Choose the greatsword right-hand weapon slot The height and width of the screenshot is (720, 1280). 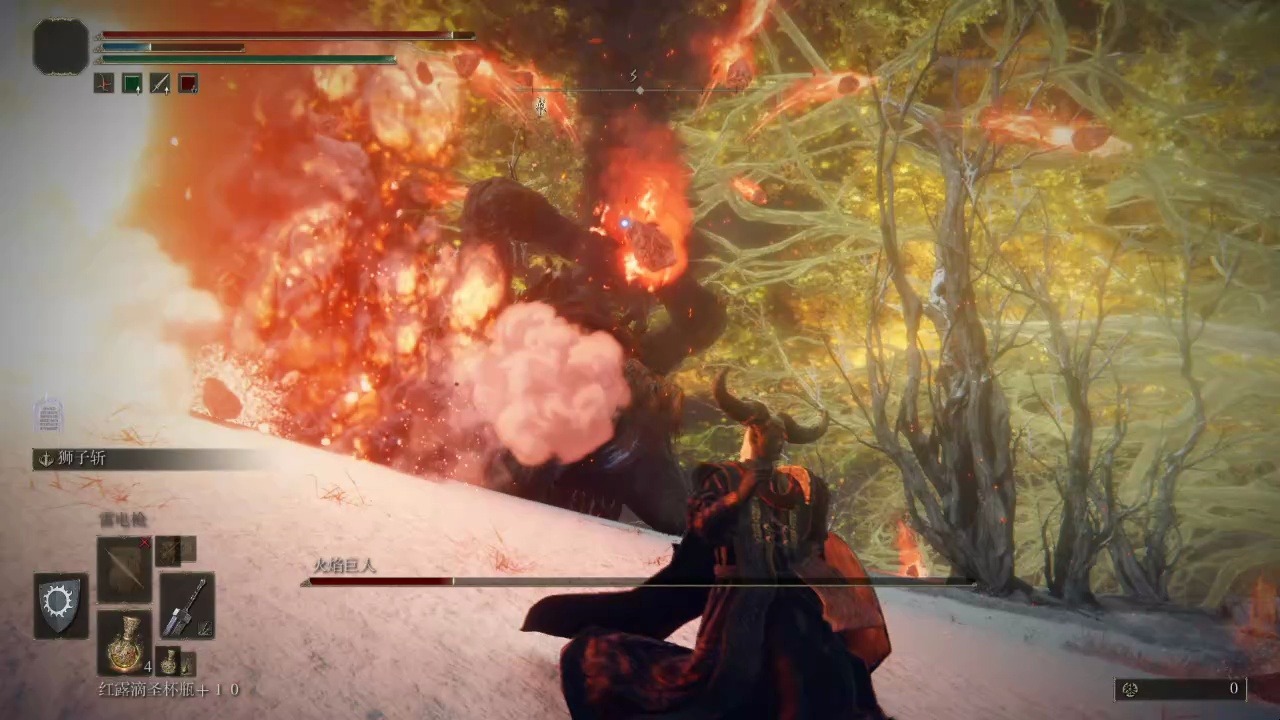tap(187, 605)
